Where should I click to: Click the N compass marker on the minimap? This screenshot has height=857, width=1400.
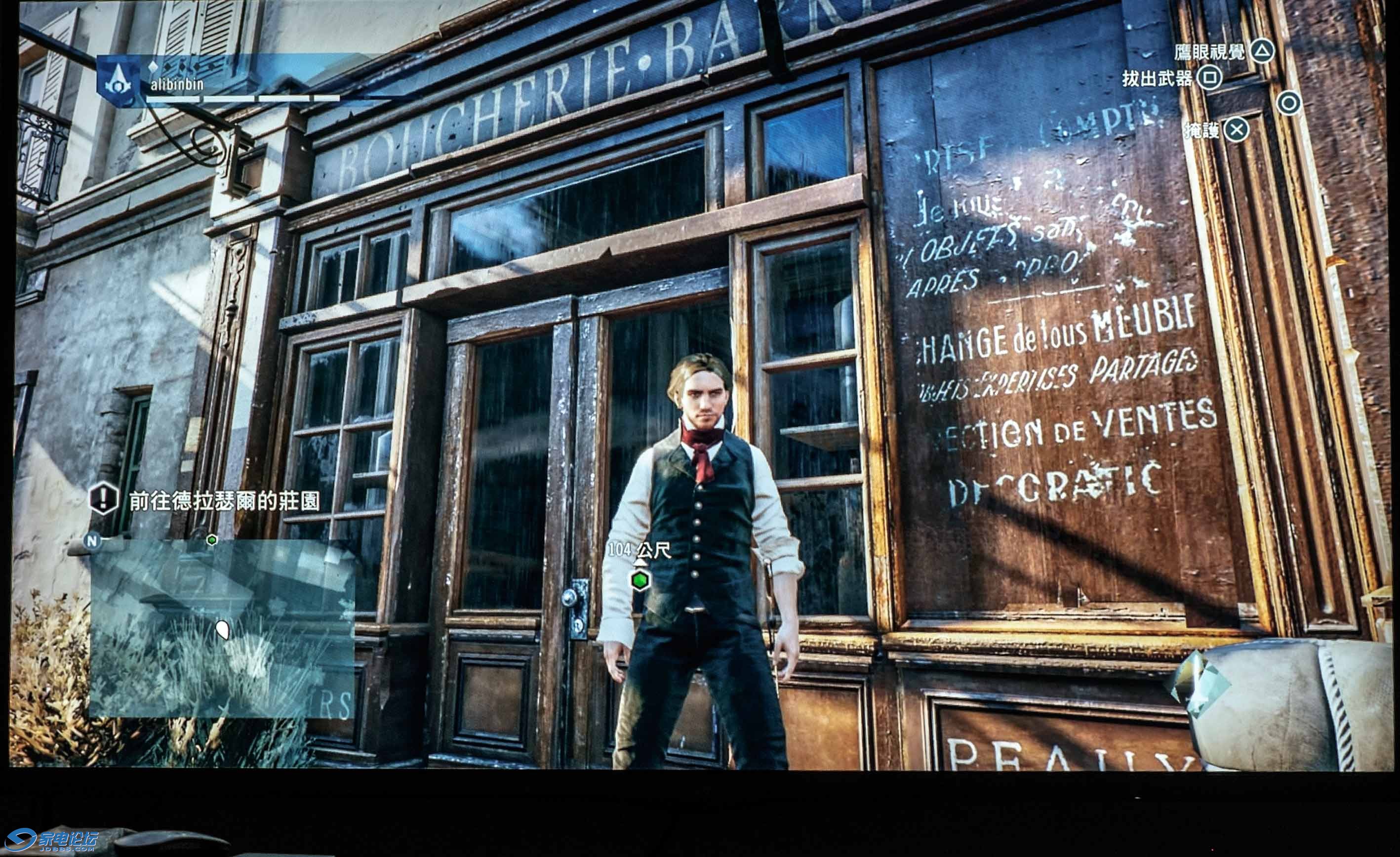pyautogui.click(x=91, y=540)
